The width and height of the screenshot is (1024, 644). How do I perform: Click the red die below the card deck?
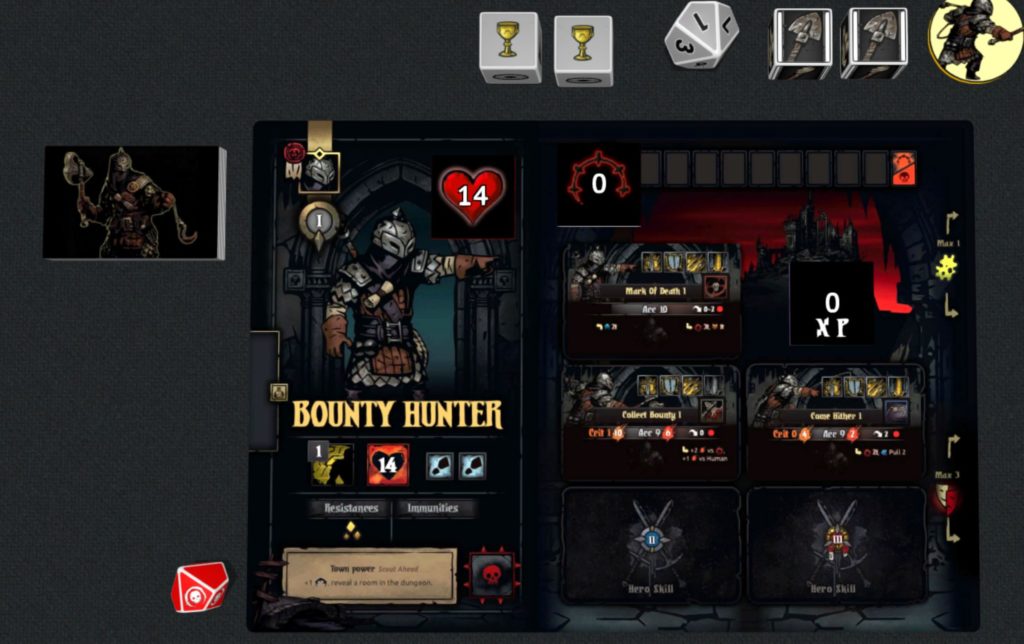199,587
